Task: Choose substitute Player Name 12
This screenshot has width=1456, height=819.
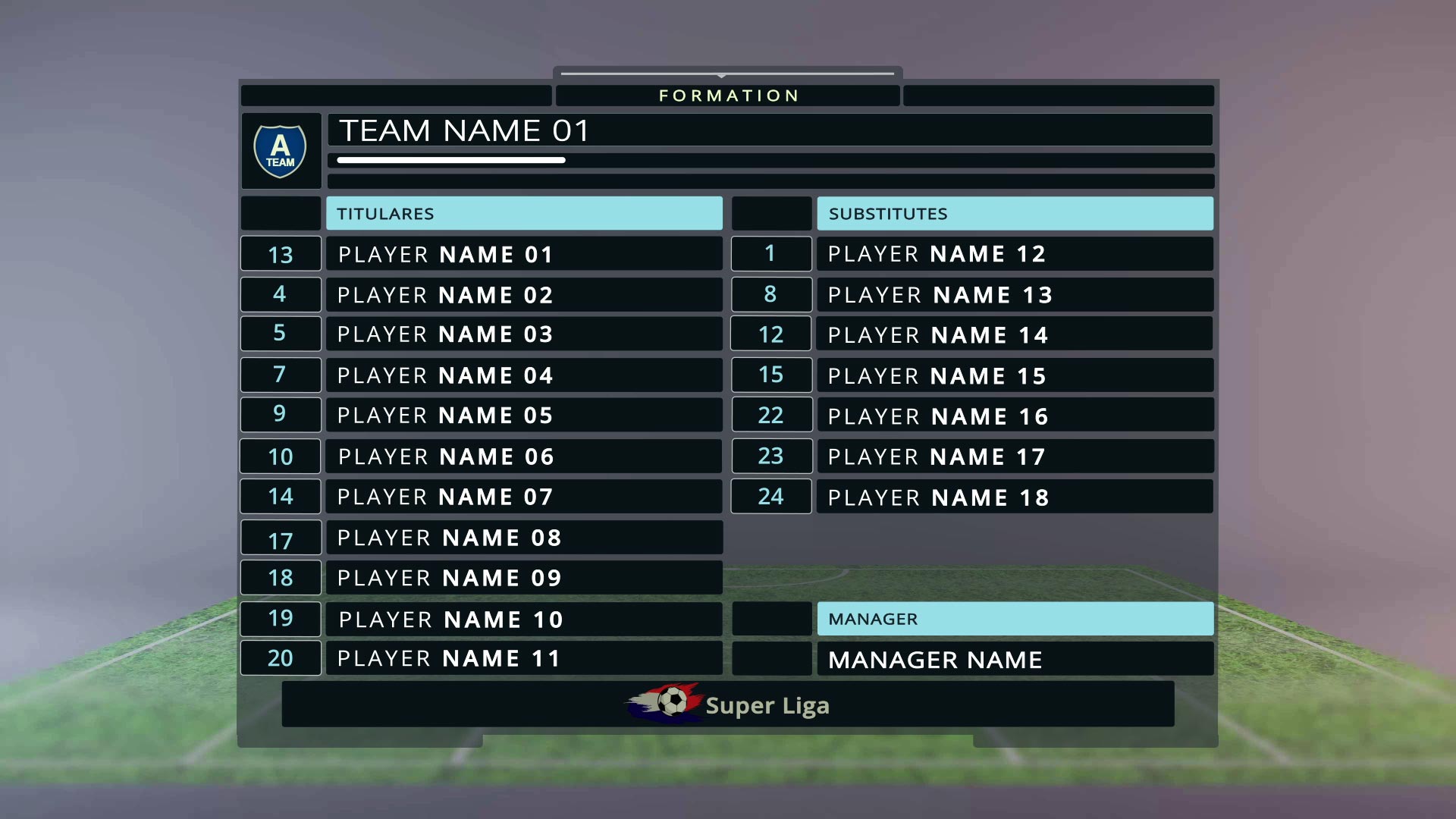Action: click(1014, 254)
